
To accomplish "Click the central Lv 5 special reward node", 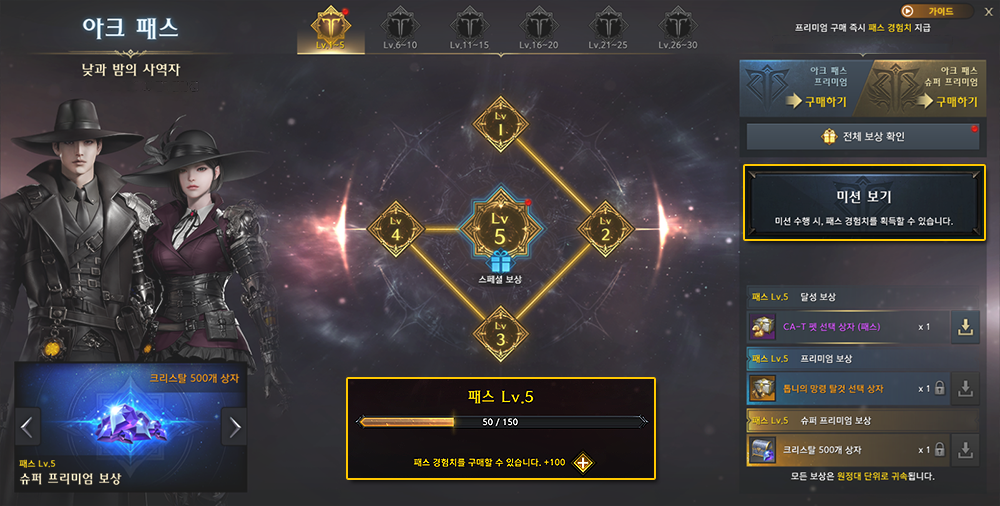I will click(x=501, y=228).
